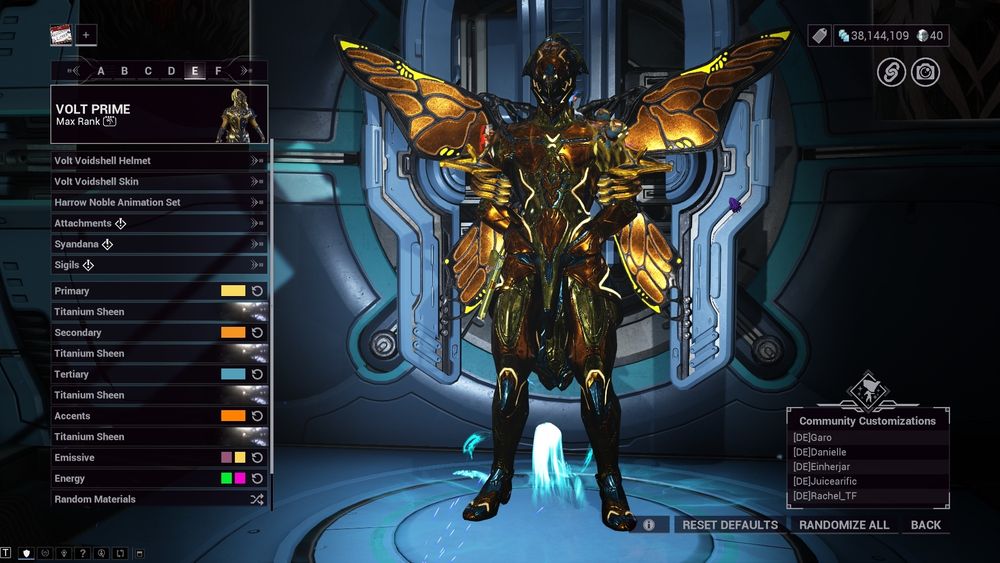Shuffle Random Materials

[257, 499]
